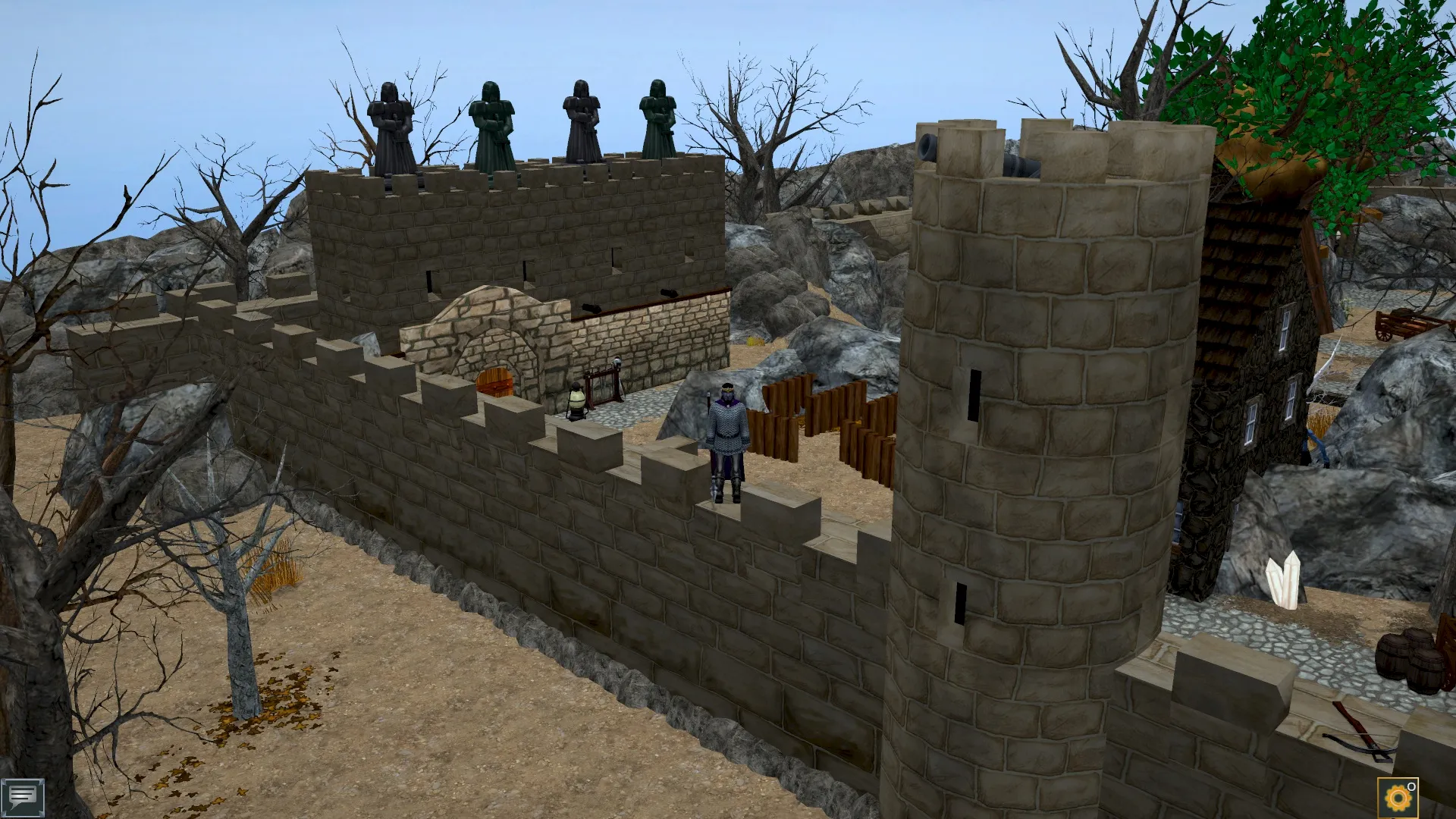Open the gear settings menu
This screenshot has width=1456, height=819.
1397,798
